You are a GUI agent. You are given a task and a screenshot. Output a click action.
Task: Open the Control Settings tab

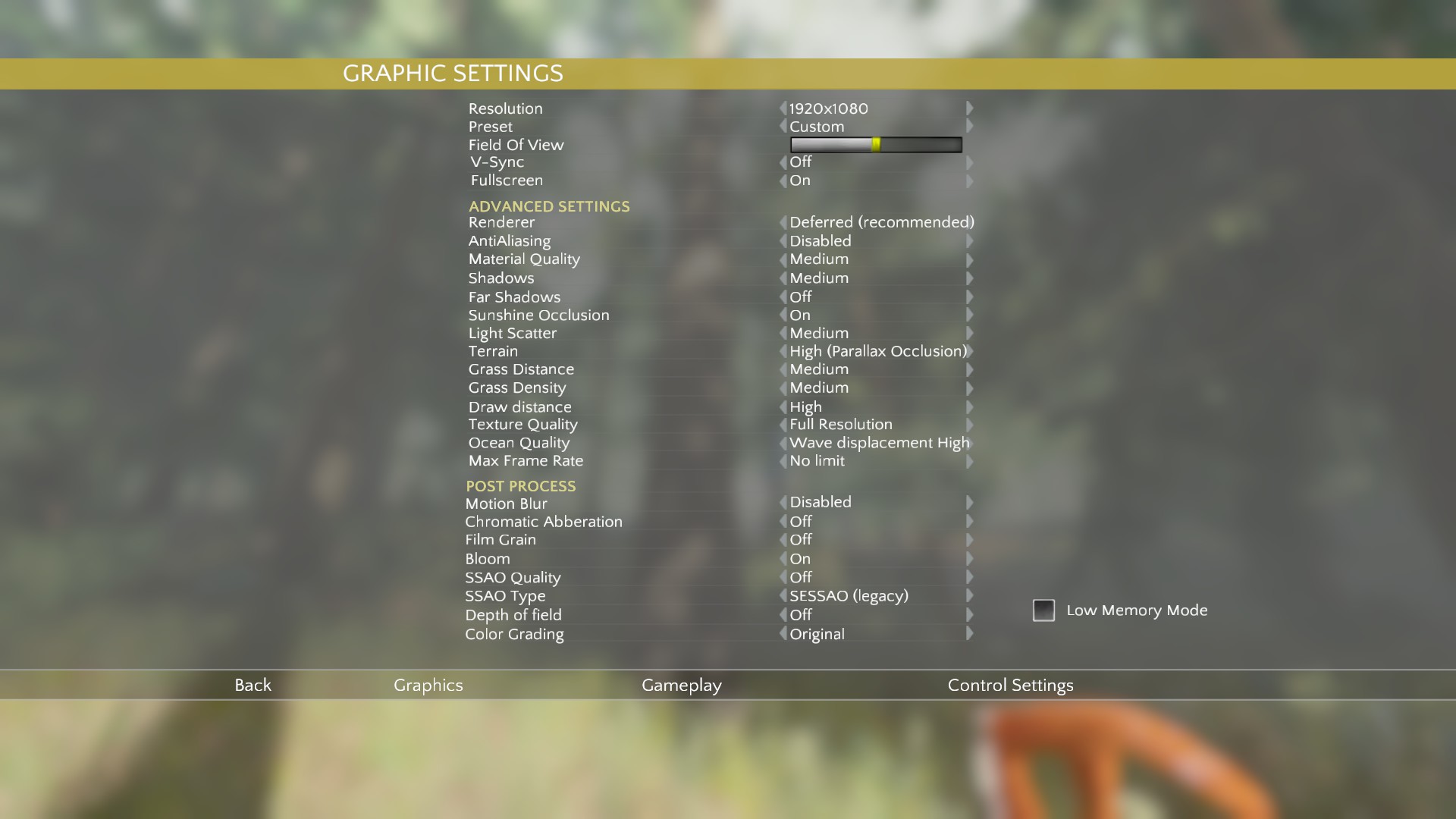click(1010, 685)
